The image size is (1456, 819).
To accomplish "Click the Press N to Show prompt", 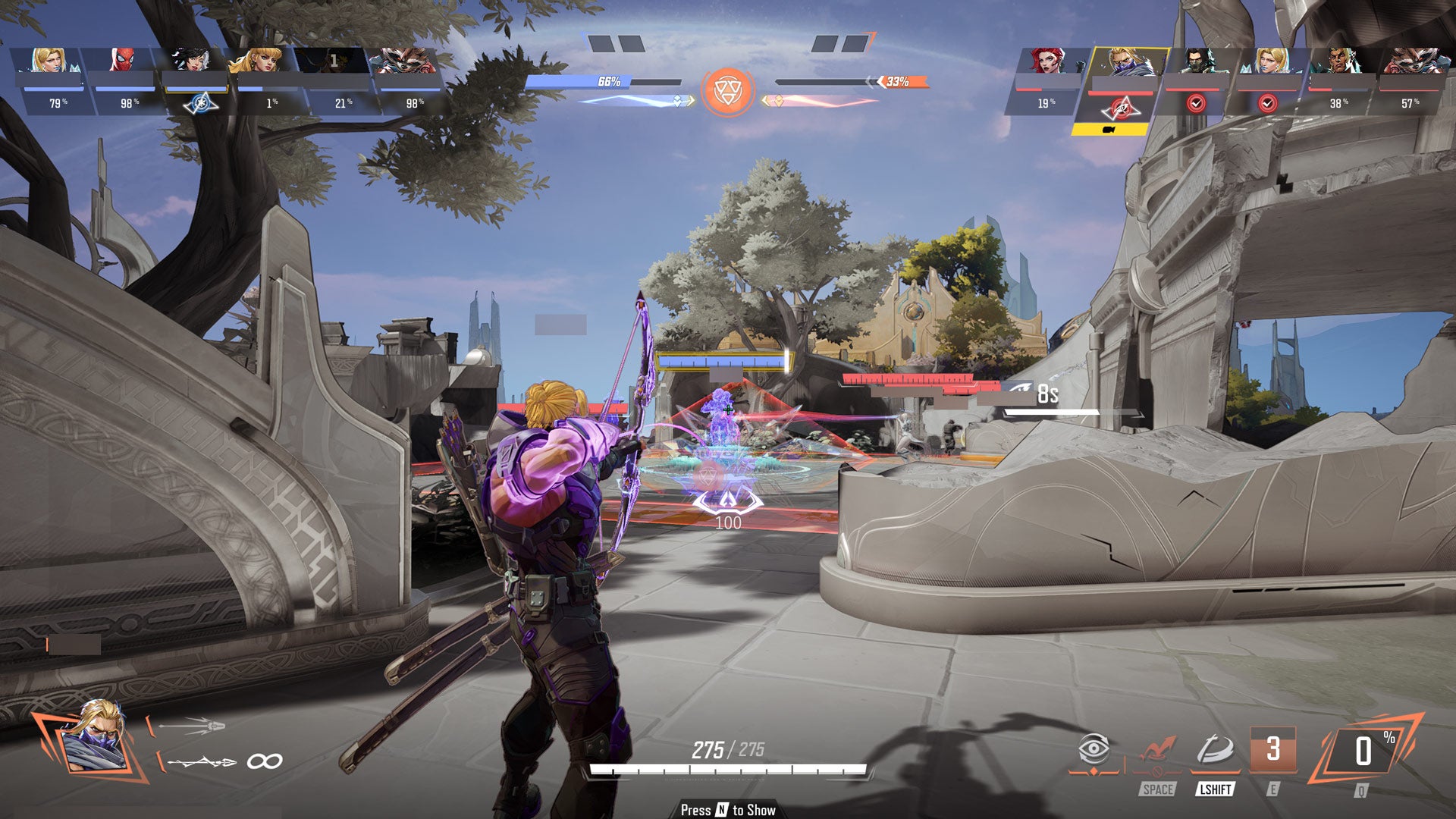I will [x=728, y=811].
